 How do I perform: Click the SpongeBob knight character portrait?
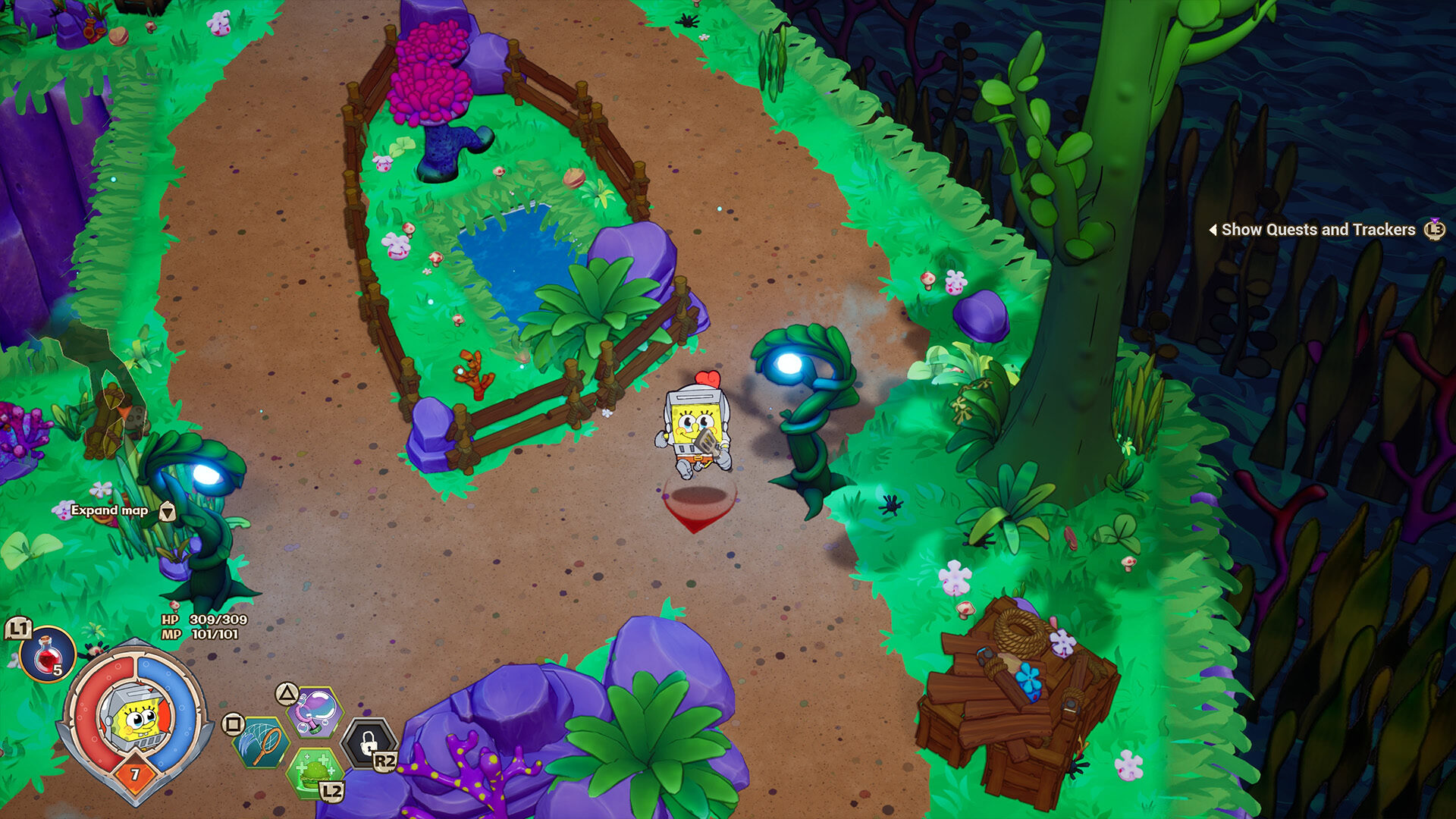pos(136,717)
